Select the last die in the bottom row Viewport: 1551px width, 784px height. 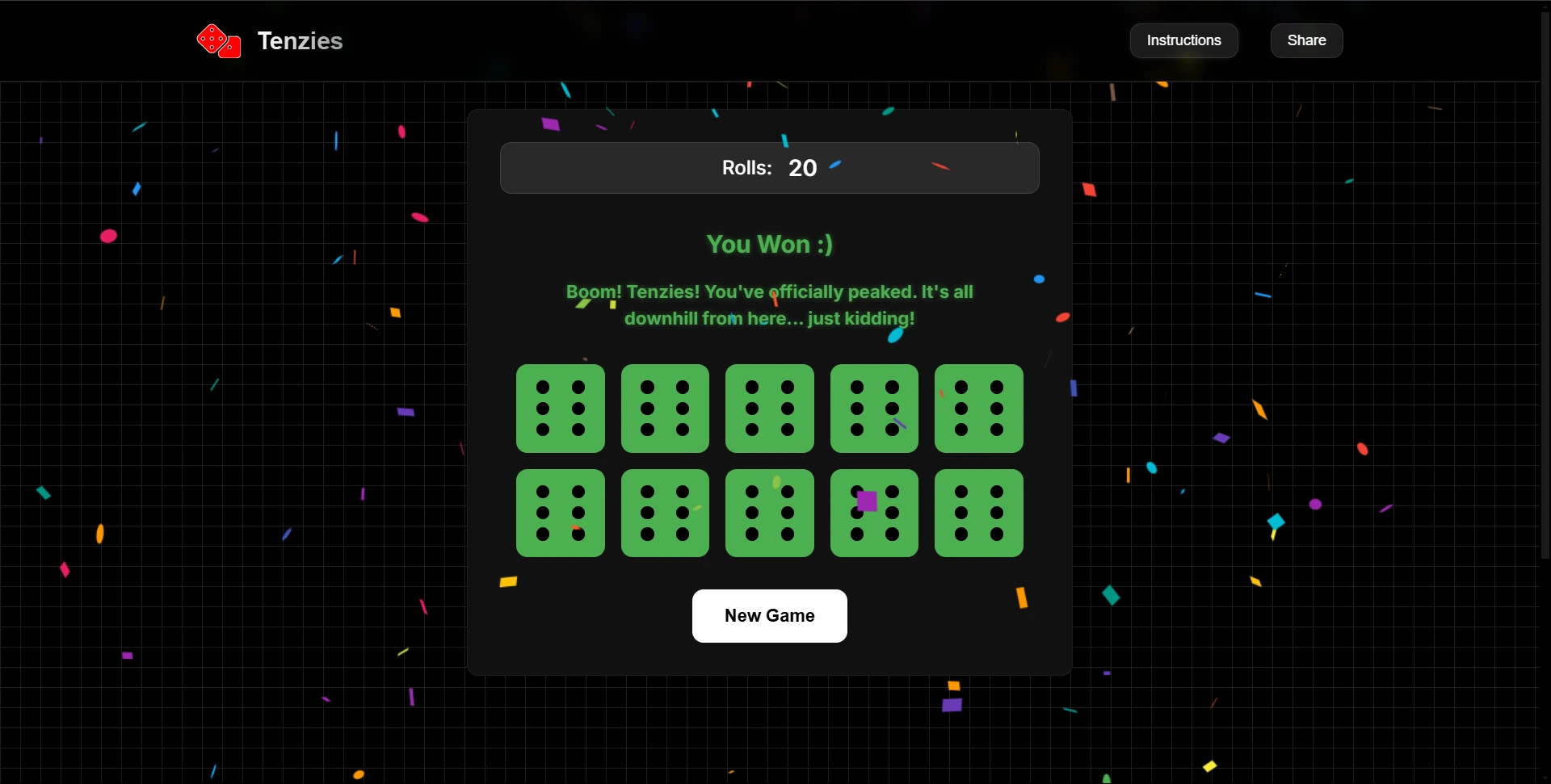click(977, 514)
